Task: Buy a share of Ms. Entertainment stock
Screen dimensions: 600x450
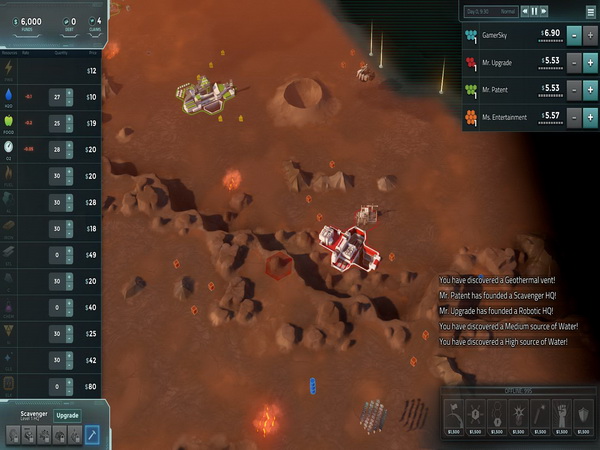Action: point(589,117)
